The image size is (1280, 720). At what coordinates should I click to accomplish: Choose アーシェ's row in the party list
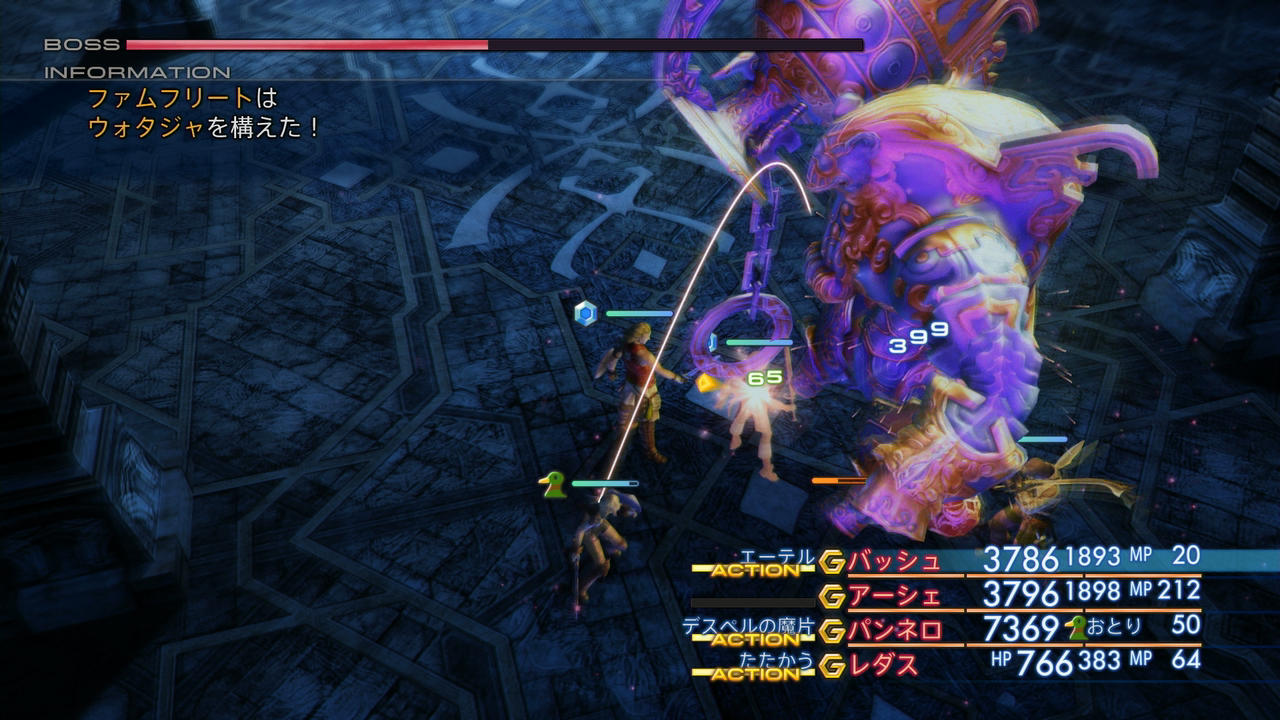(894, 596)
